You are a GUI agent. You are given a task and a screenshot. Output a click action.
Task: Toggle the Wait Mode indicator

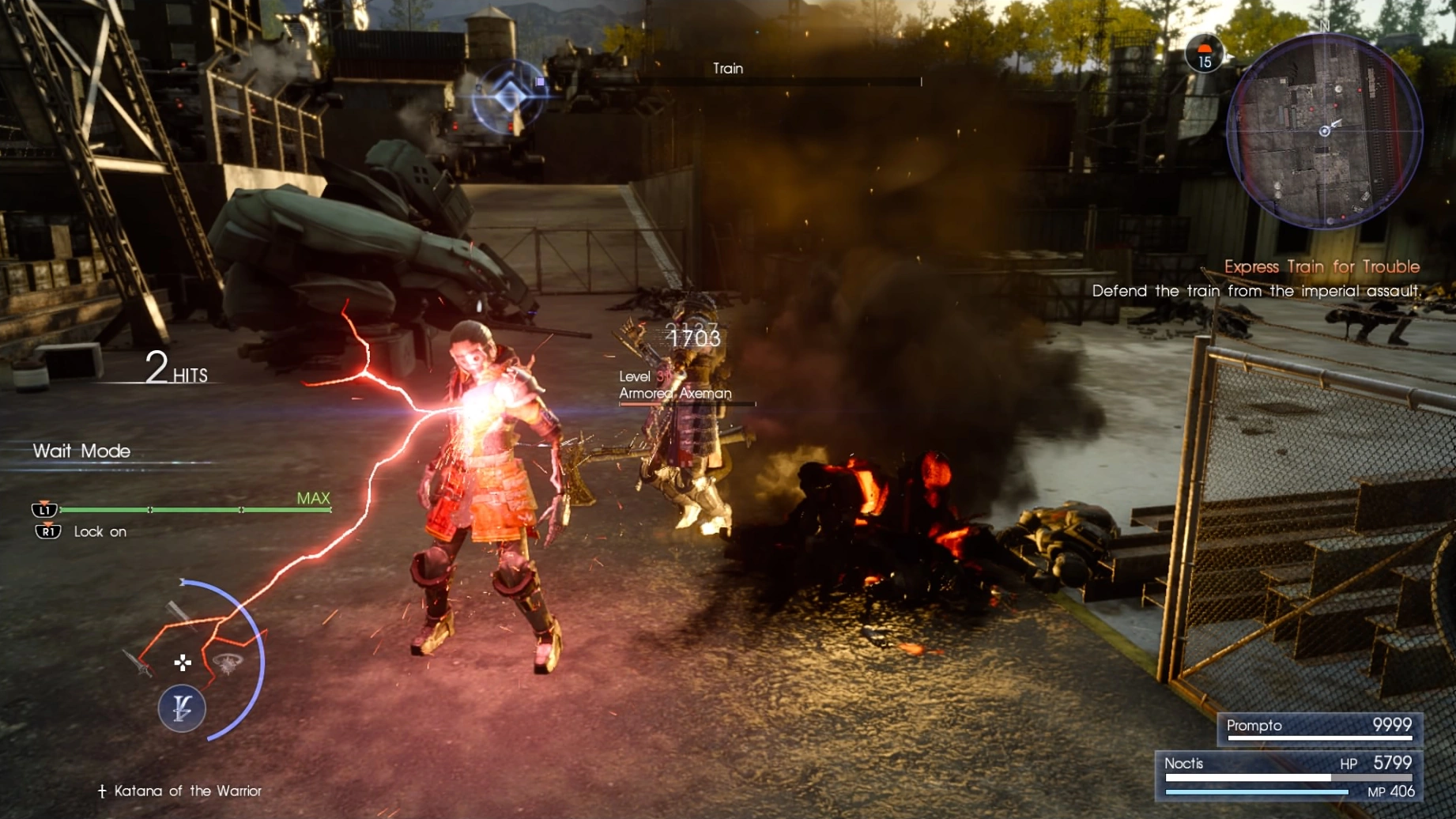tap(81, 451)
